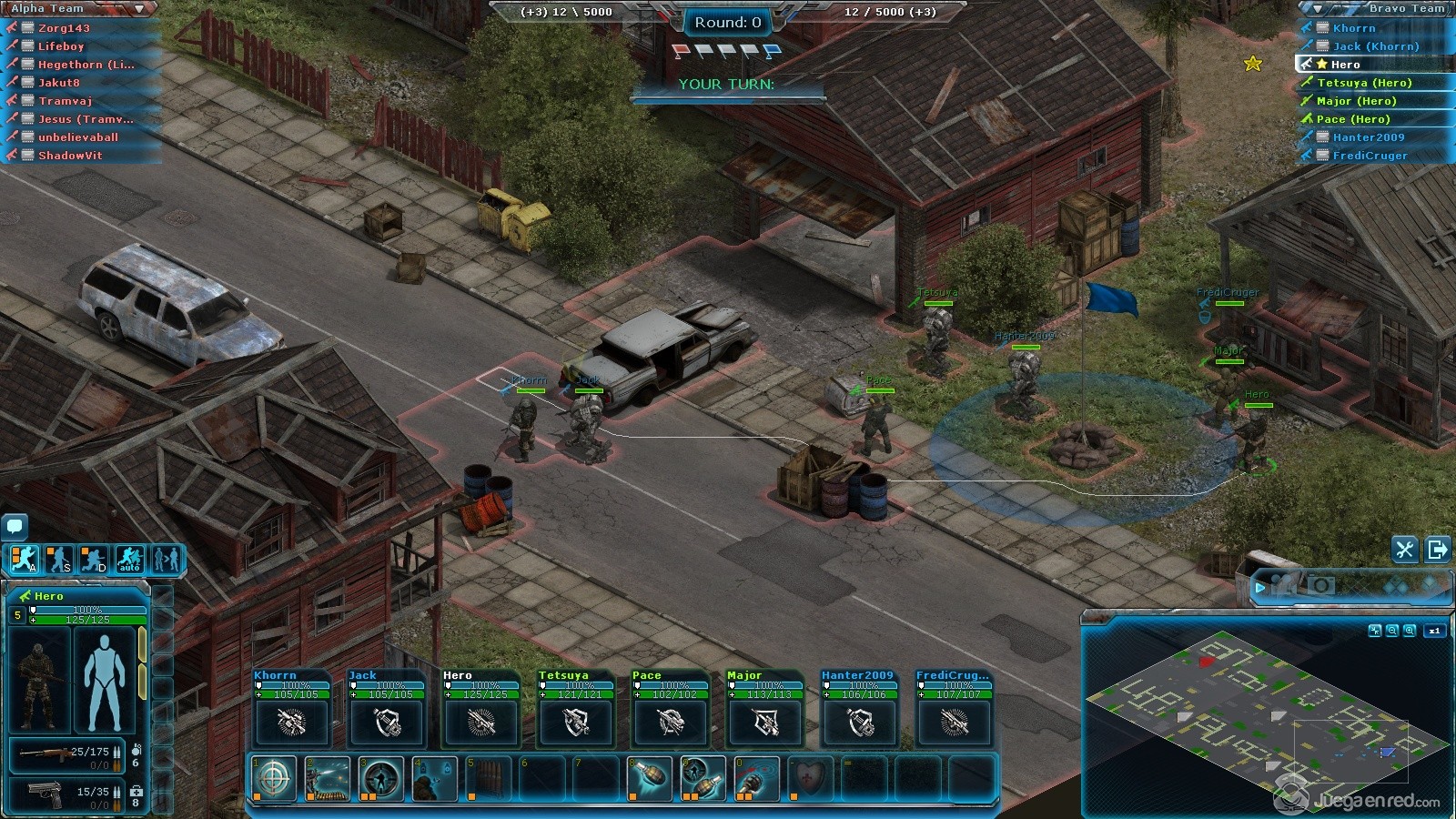
Task: Select Tetsuya (Hero) in the Bravo Team list
Action: 1363,83
